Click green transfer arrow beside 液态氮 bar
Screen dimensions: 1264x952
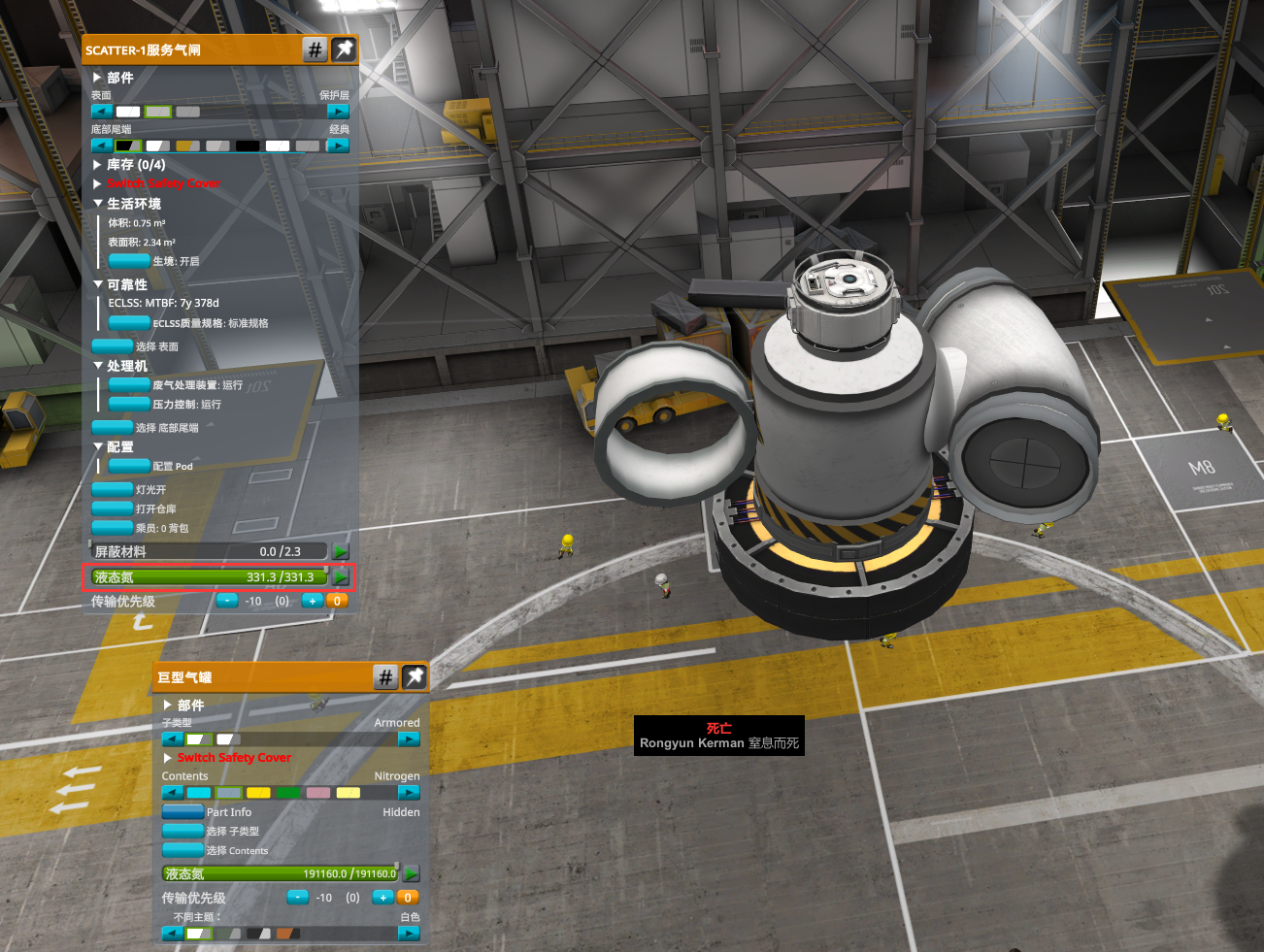click(340, 576)
